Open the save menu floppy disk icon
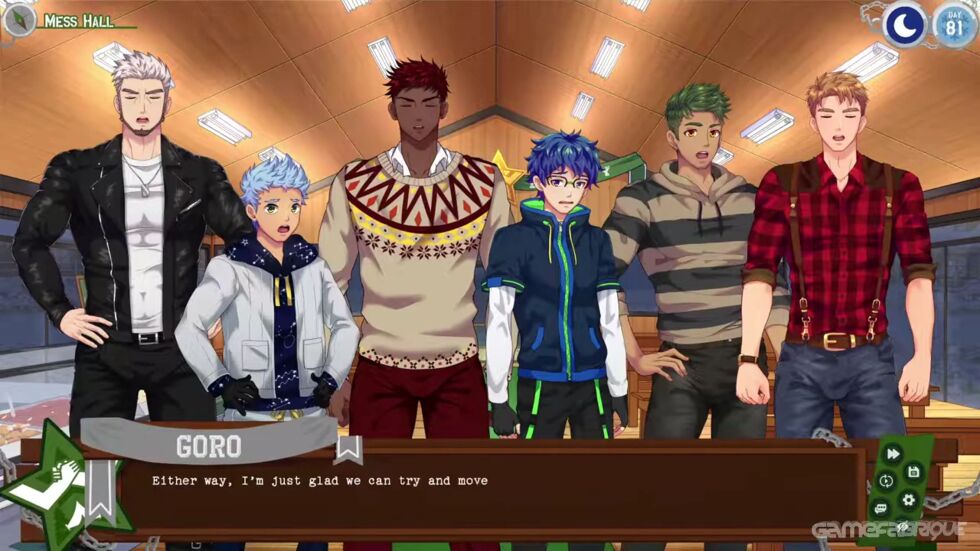This screenshot has width=980, height=551. point(913,470)
